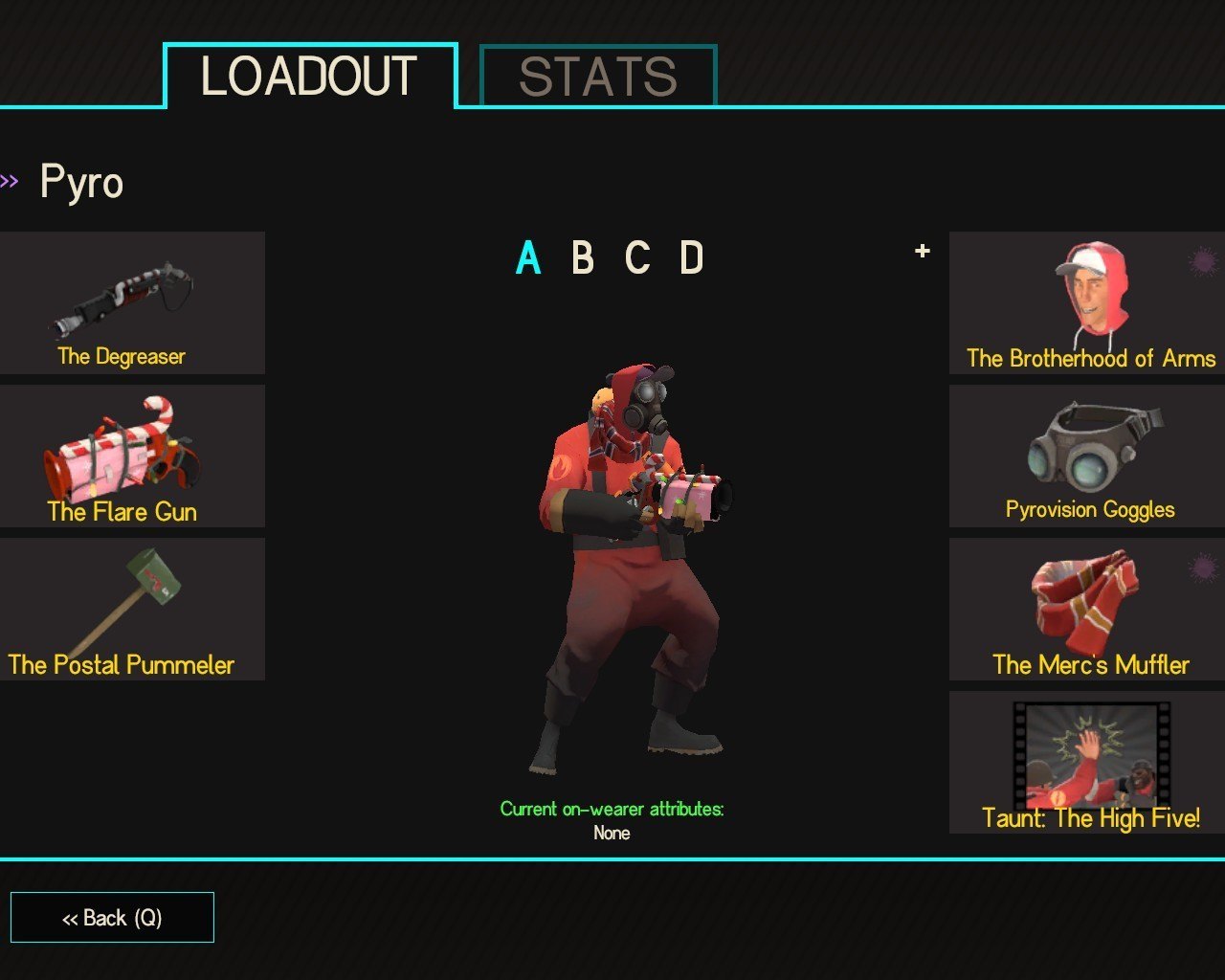Click the plus icon above the cosmetics
Viewport: 1225px width, 980px height.
click(x=923, y=251)
